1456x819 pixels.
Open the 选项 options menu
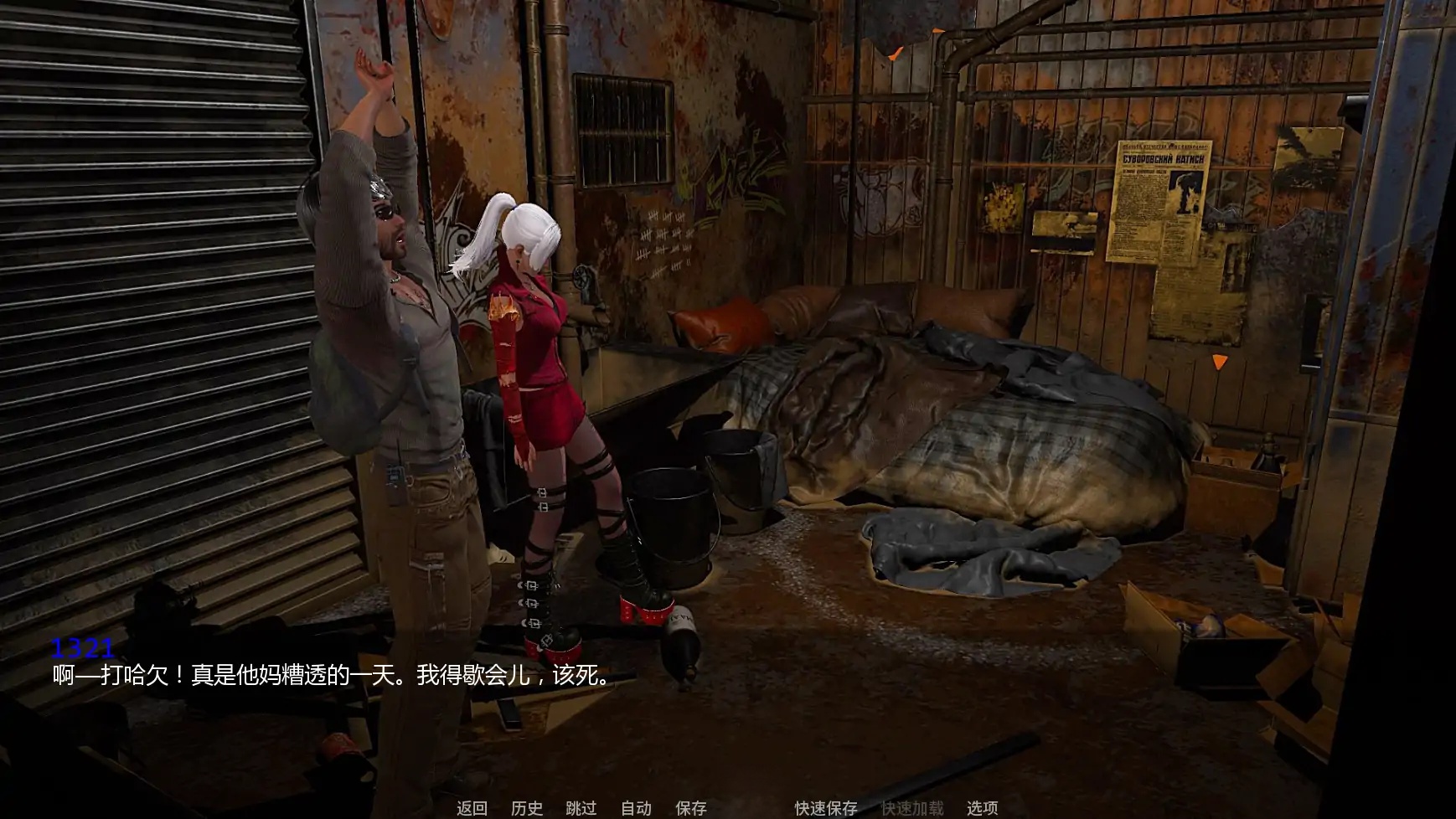tap(983, 810)
